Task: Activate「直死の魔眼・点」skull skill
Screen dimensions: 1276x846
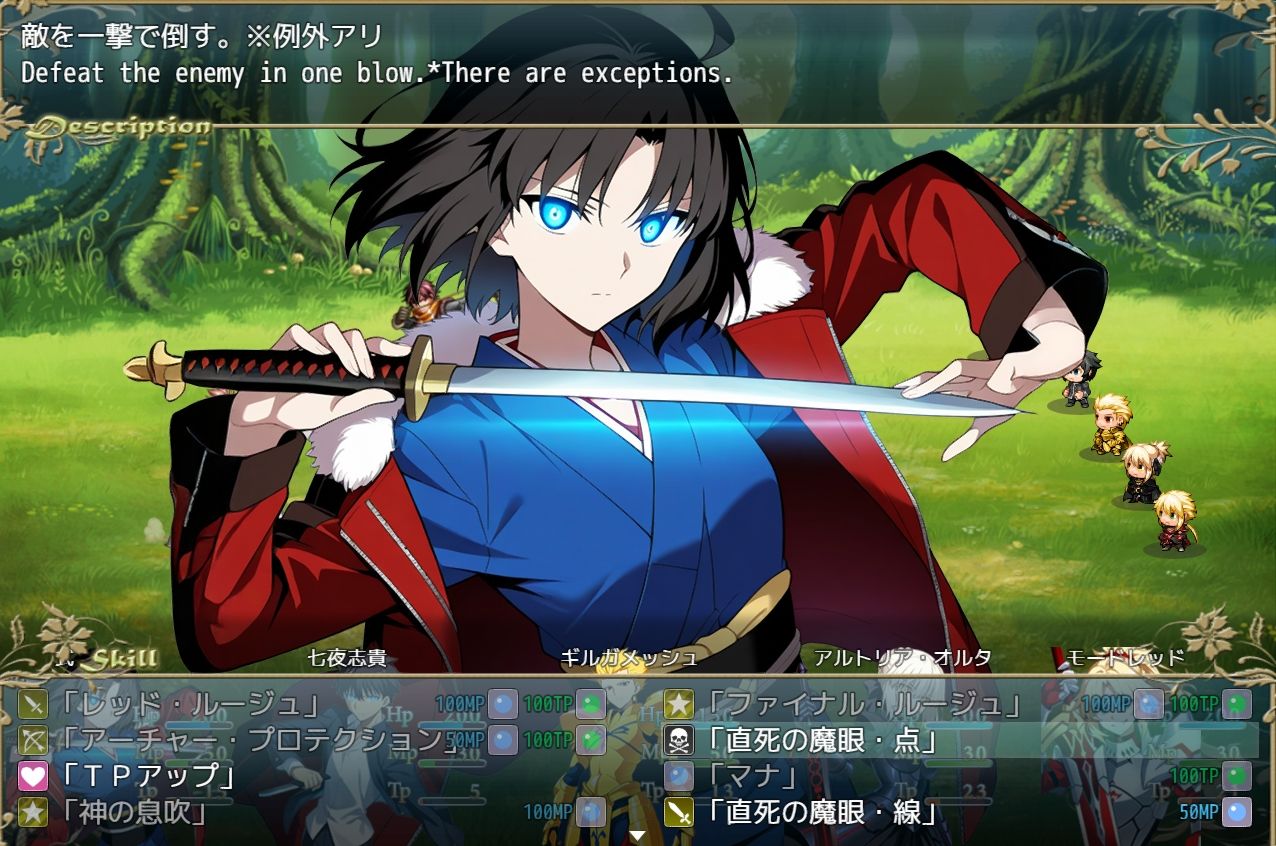Action: pos(822,740)
